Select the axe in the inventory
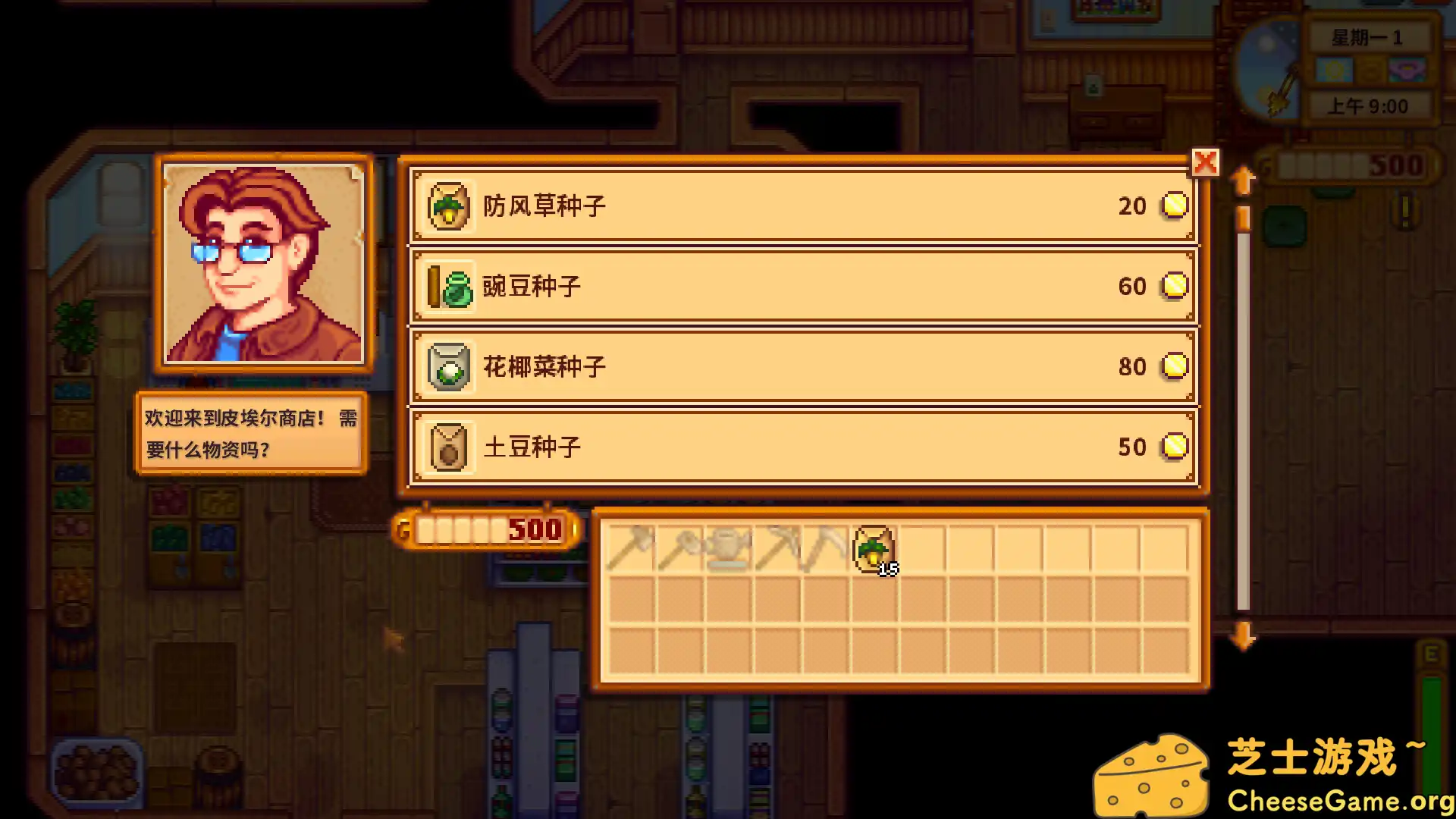The image size is (1456, 819). point(632,548)
